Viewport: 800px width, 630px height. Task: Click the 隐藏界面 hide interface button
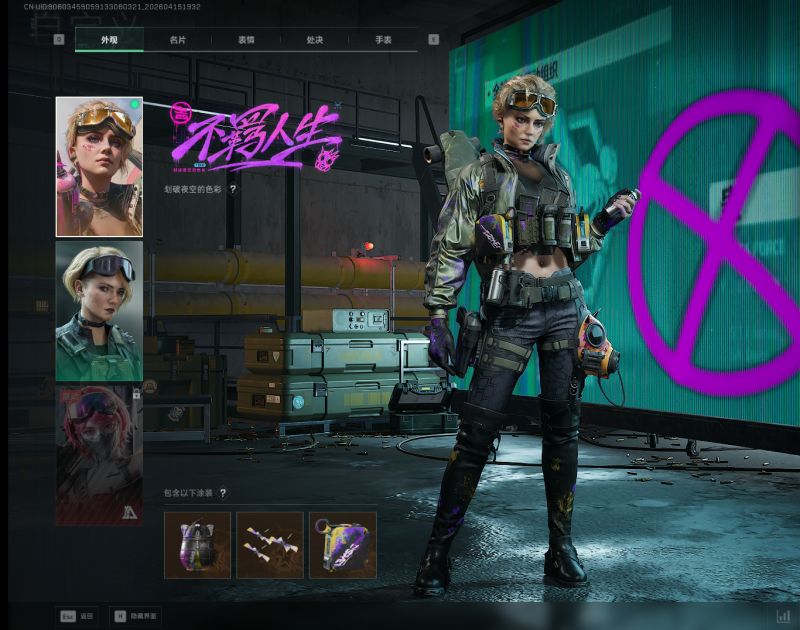(135, 617)
